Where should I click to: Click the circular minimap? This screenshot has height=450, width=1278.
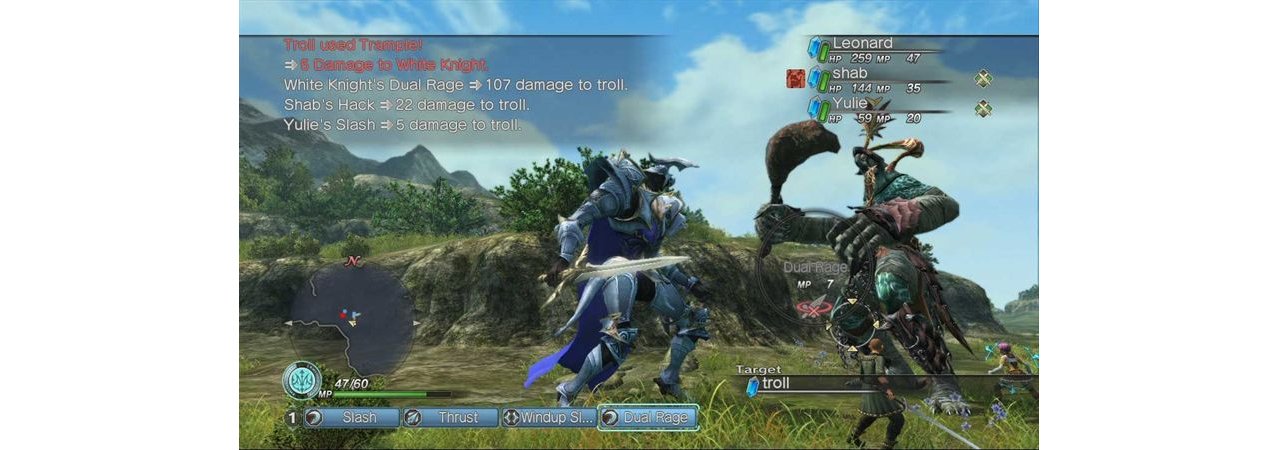tap(352, 318)
